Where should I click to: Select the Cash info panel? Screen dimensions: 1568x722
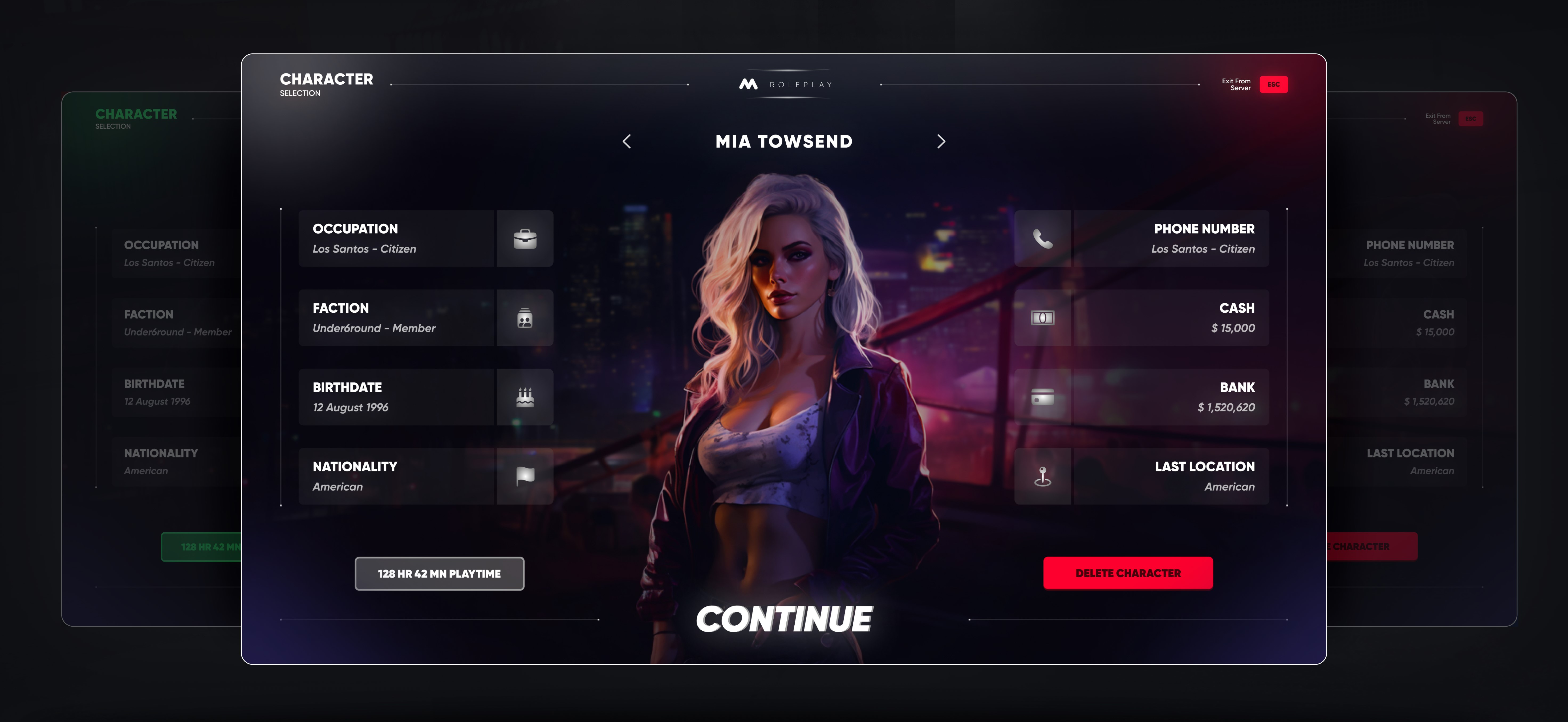pos(1170,318)
